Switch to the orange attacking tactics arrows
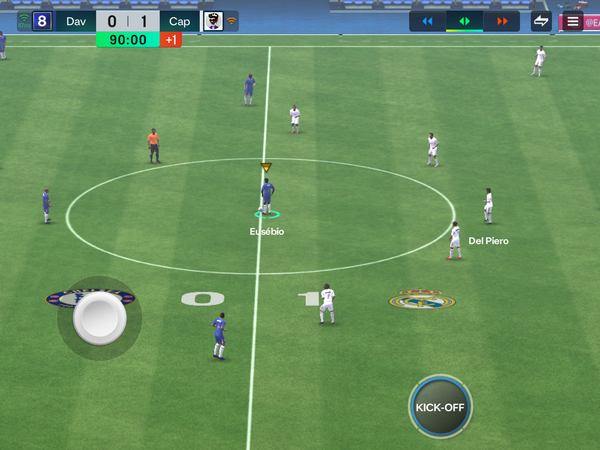600x450 pixels. [x=501, y=21]
